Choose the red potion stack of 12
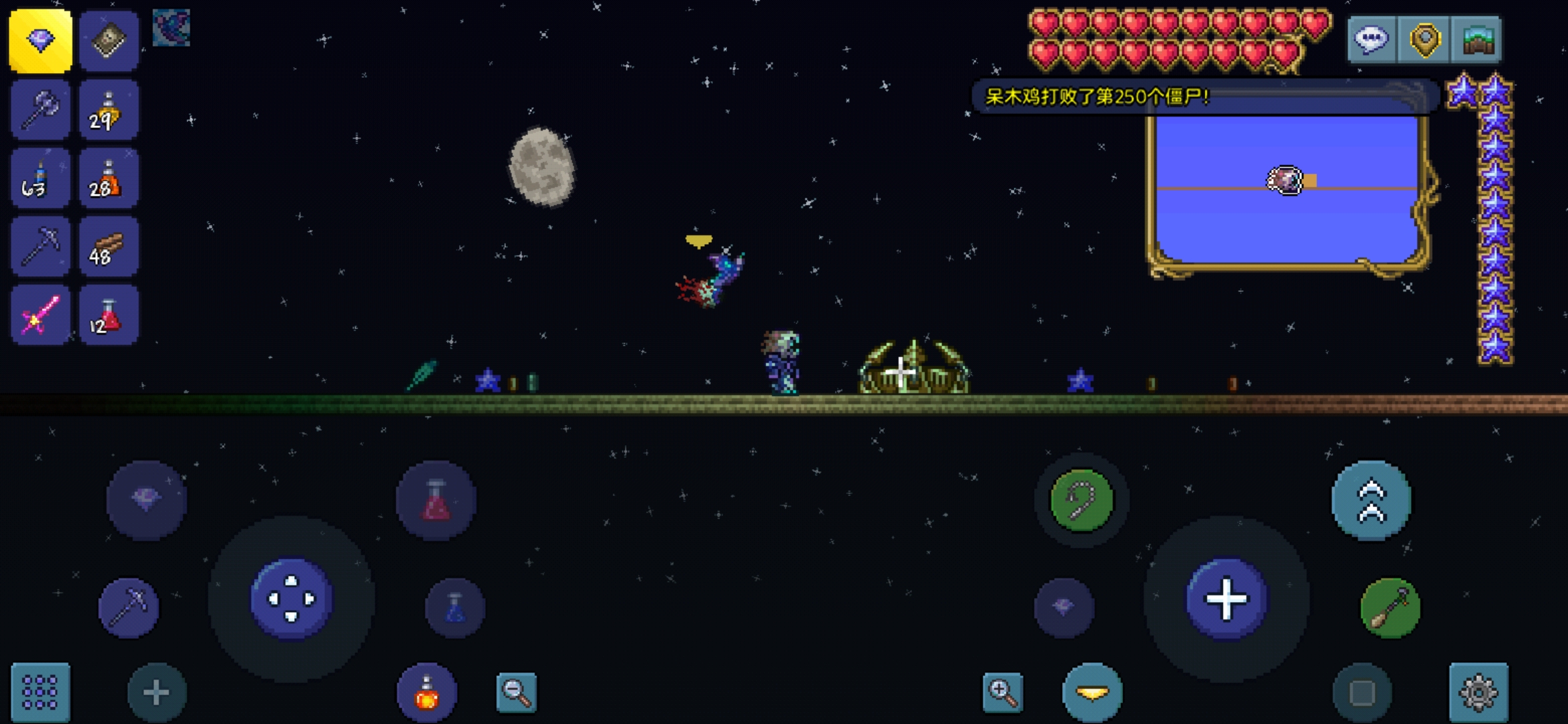This screenshot has height=724, width=1568. point(109,315)
